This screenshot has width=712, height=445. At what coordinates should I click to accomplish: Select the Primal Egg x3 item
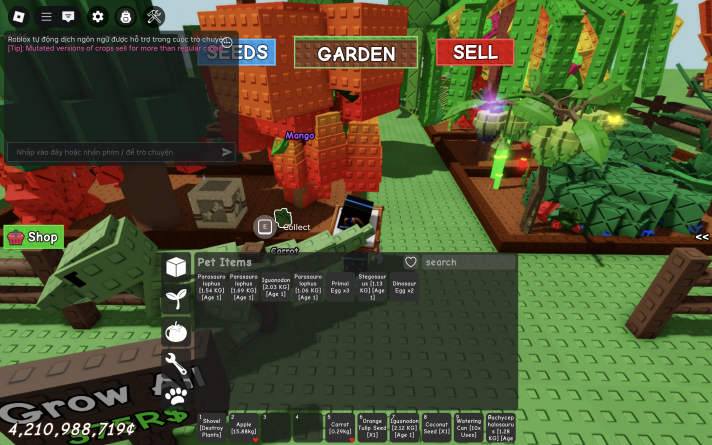click(340, 288)
